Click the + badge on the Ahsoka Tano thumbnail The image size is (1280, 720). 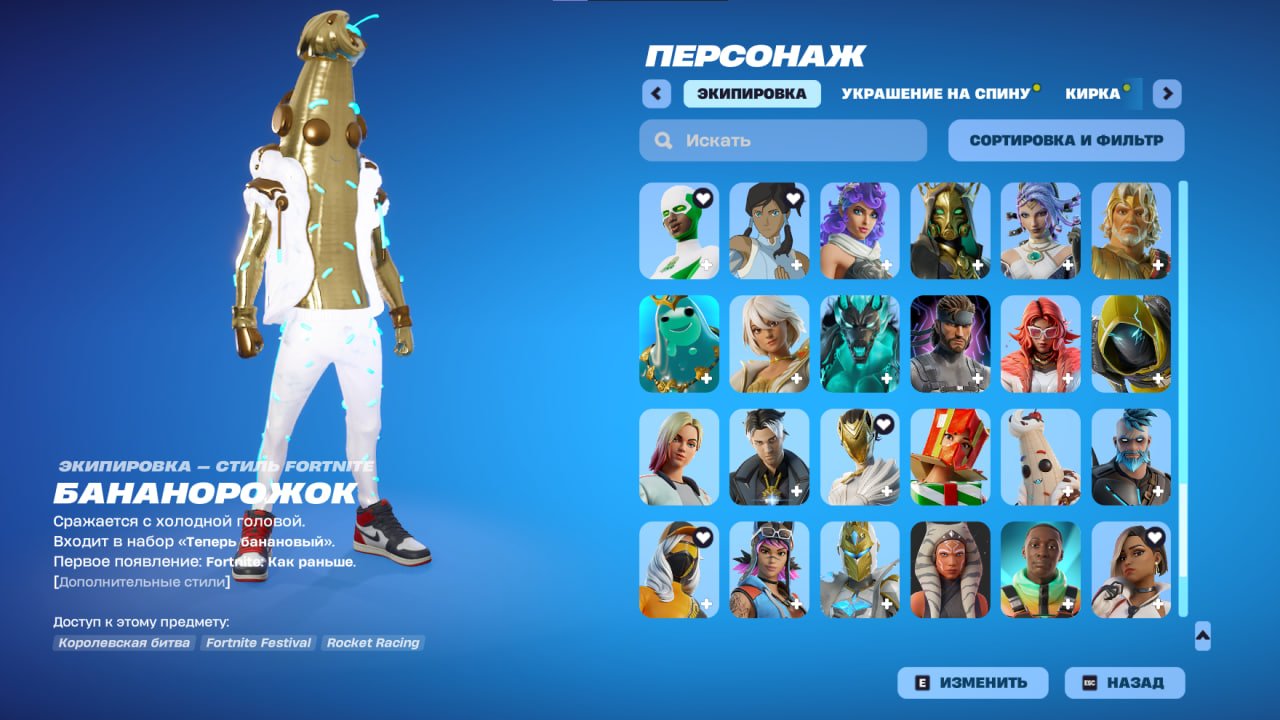click(976, 605)
